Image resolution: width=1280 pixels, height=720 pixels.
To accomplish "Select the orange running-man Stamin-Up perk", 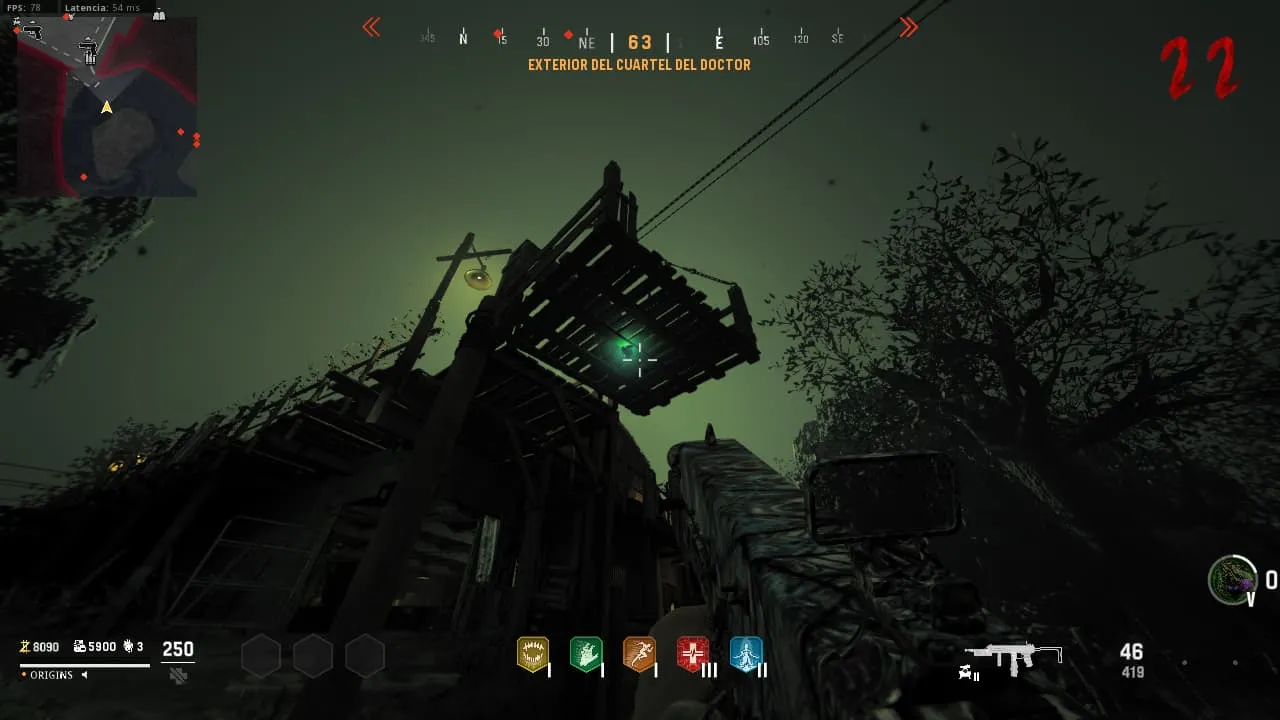I will pyautogui.click(x=639, y=655).
